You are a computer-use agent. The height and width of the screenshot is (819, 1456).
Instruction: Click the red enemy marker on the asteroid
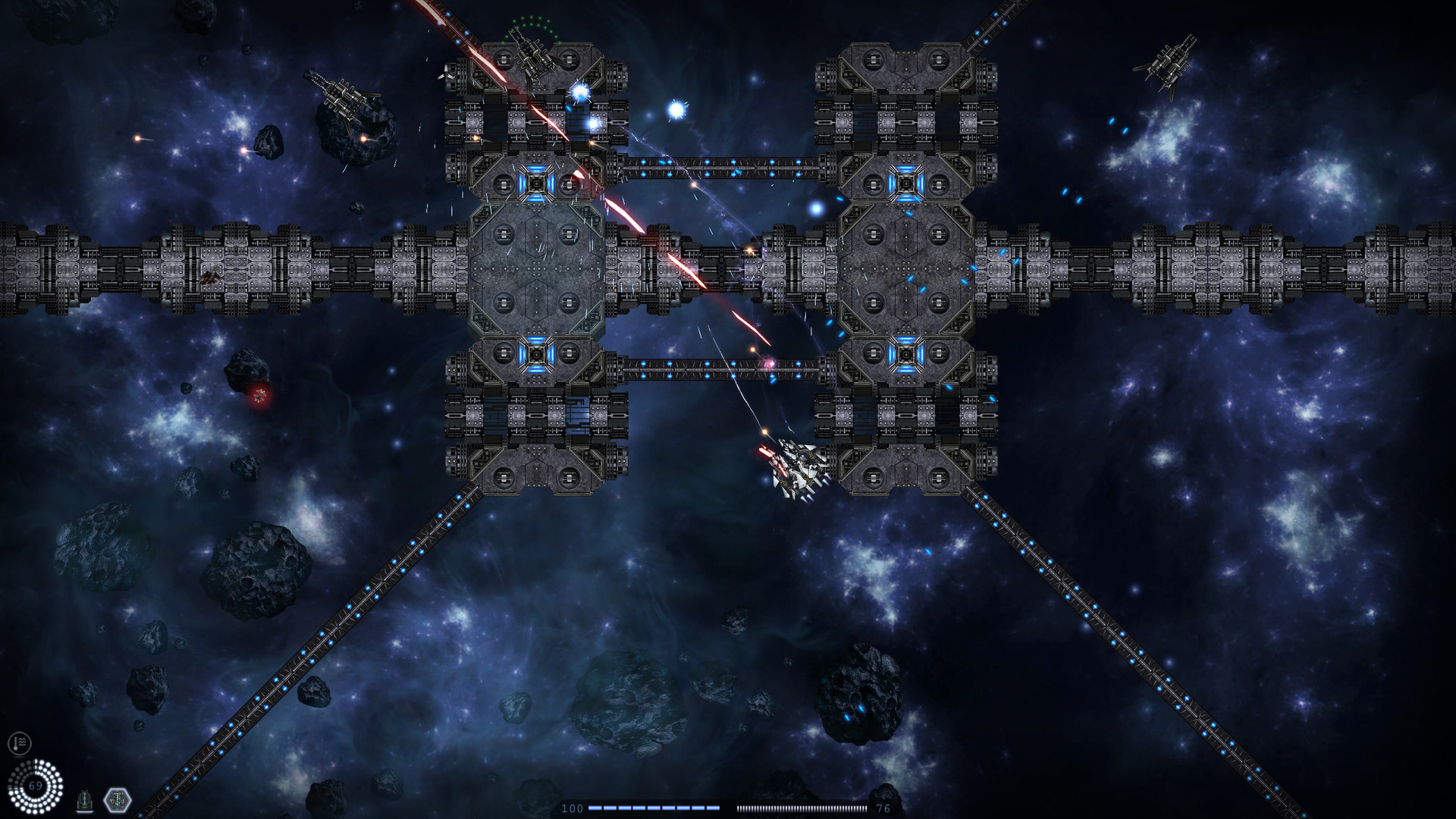tap(259, 394)
